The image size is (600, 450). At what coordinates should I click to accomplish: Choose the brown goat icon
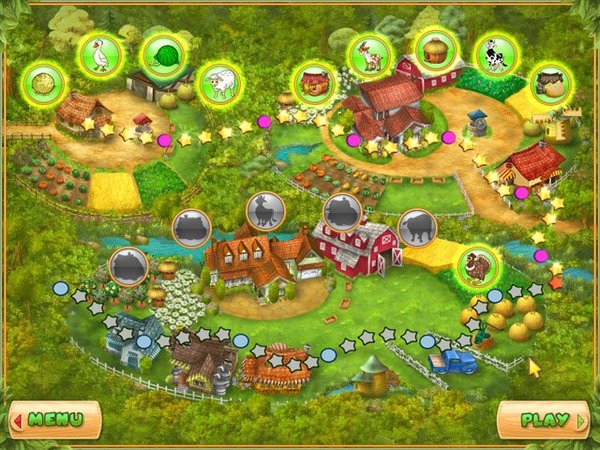click(370, 54)
